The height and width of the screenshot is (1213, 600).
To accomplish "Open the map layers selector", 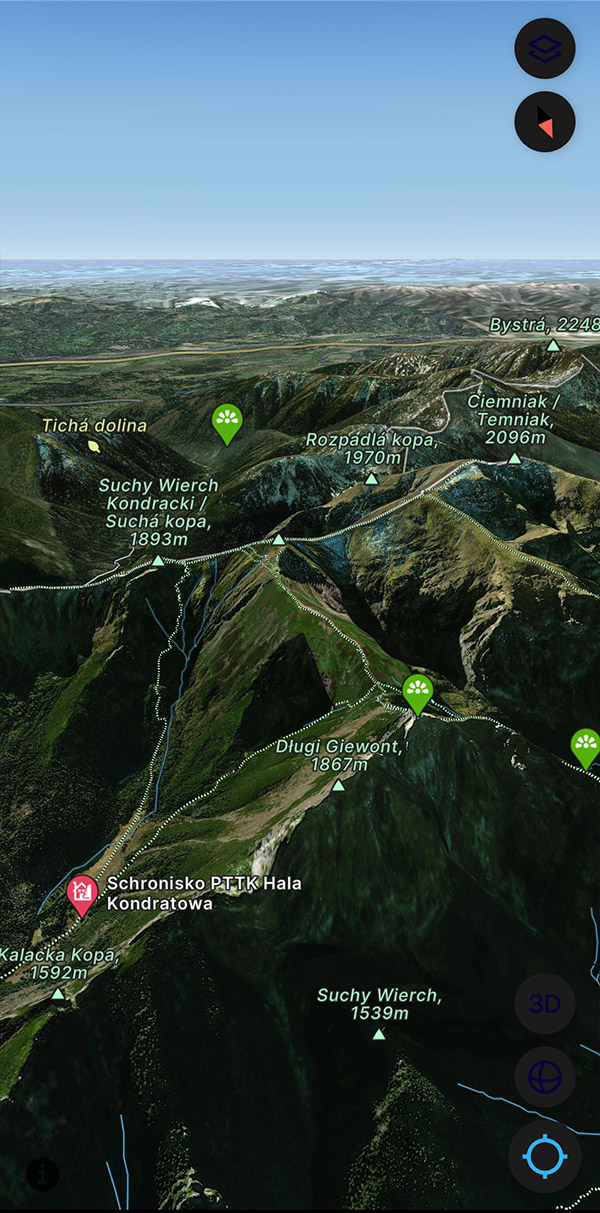I will [x=545, y=48].
